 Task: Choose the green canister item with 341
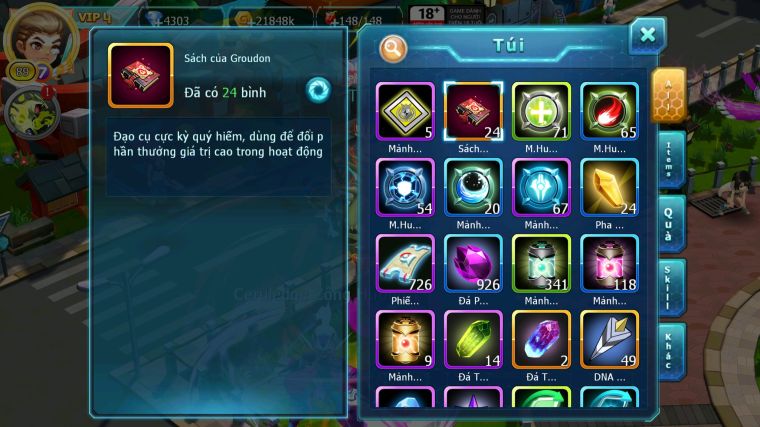(x=541, y=263)
